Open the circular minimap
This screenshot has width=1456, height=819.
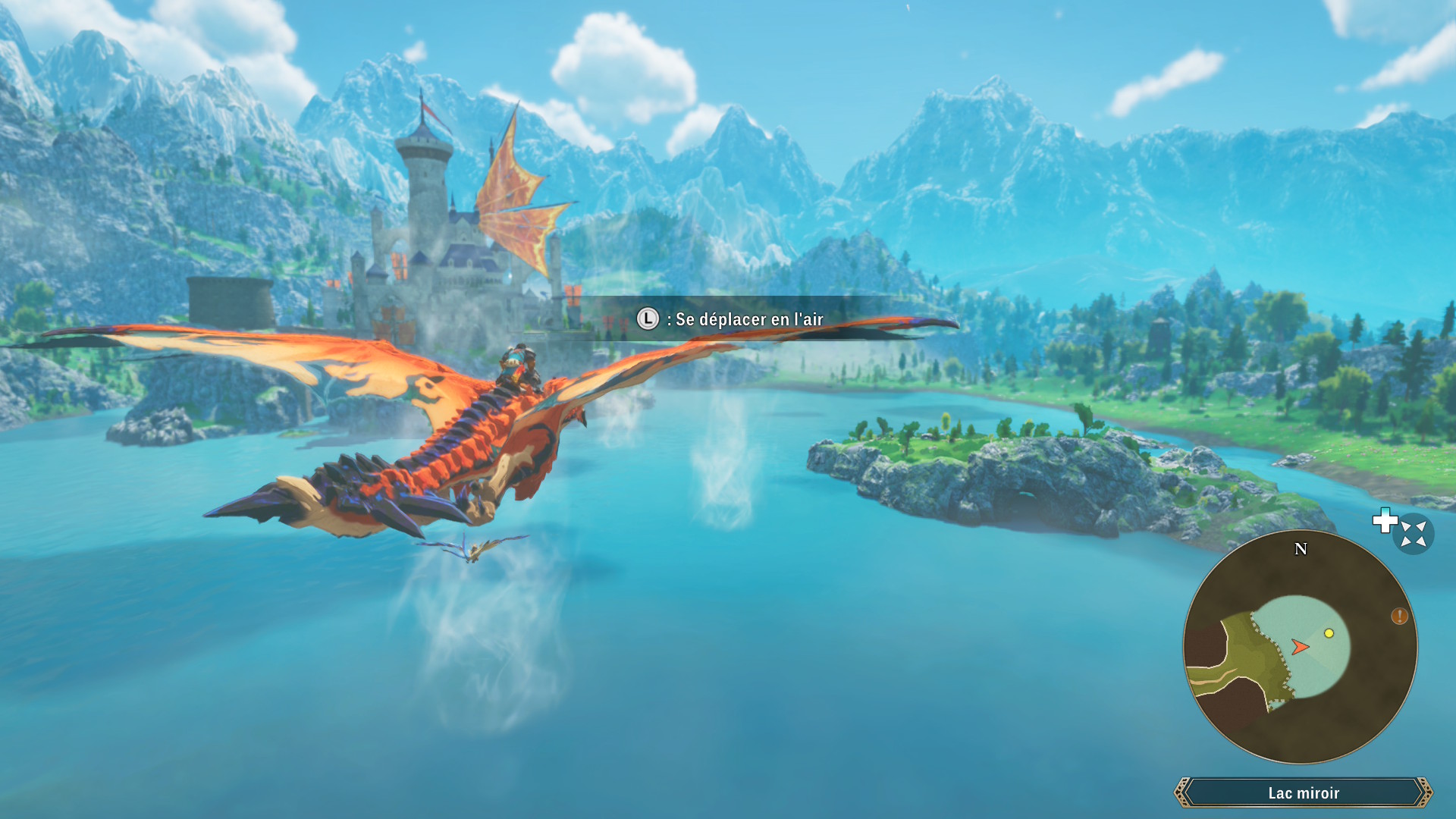[x=1300, y=647]
